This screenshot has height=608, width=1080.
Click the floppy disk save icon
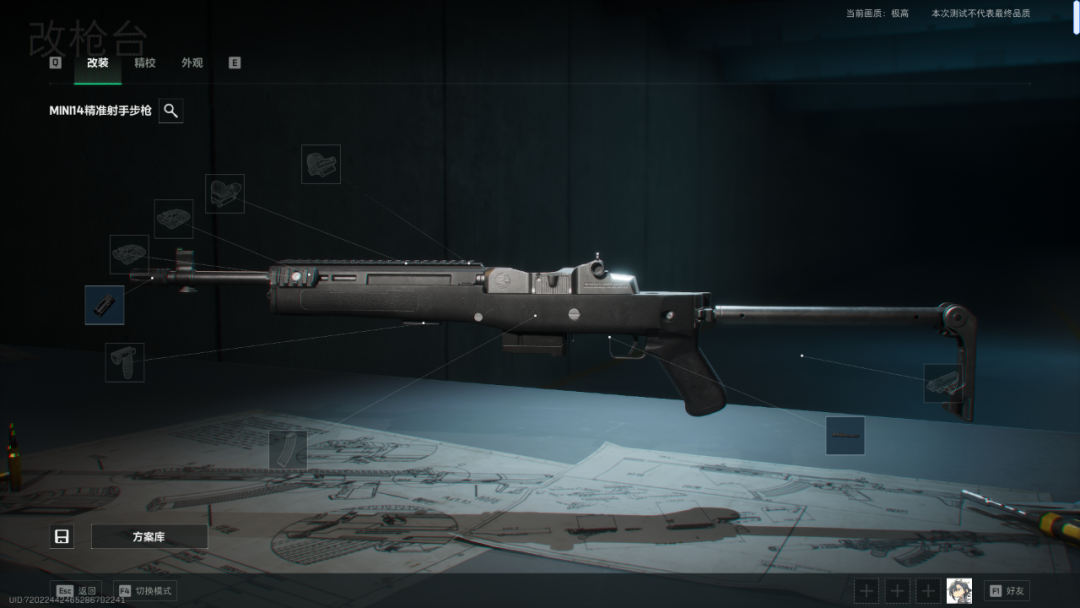coord(62,537)
